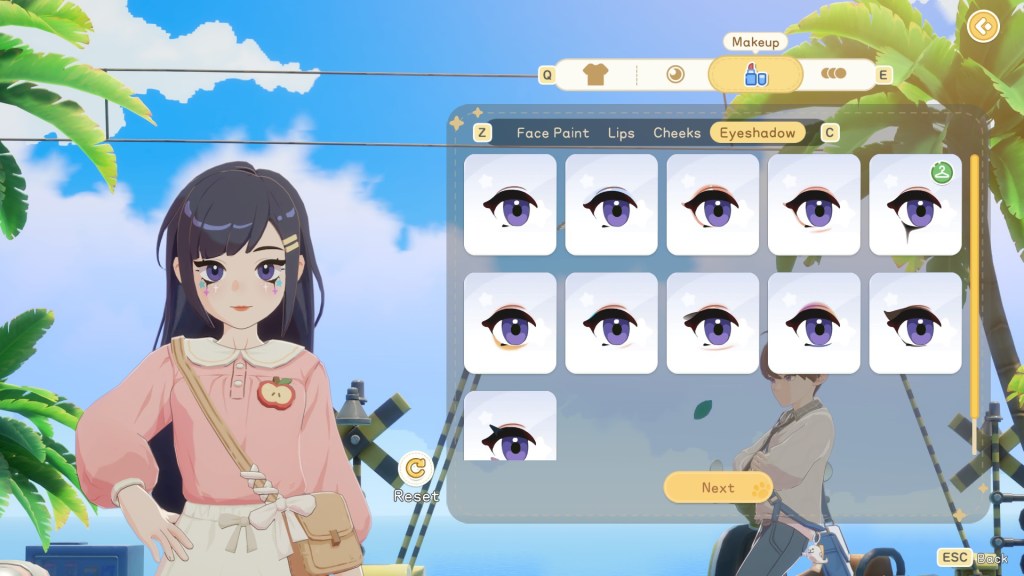Choose the Eyeshadow tab
This screenshot has width=1024, height=576.
757,133
